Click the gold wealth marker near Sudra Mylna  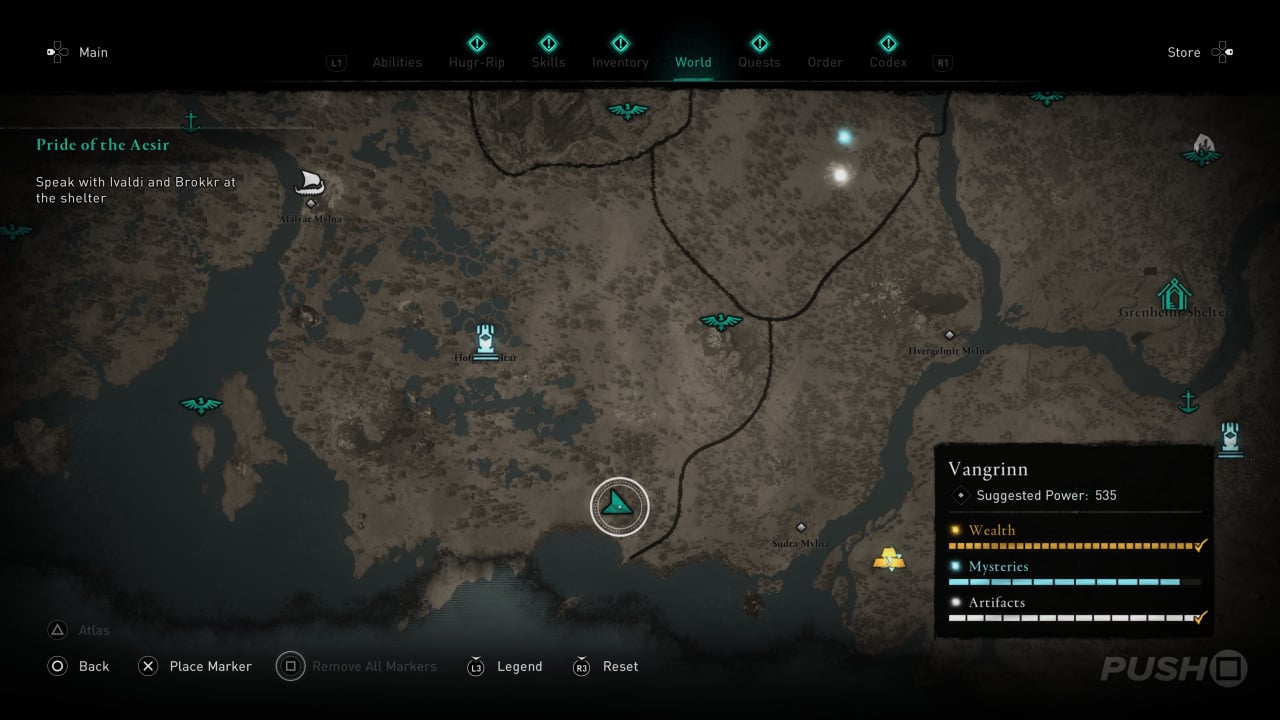[x=888, y=559]
